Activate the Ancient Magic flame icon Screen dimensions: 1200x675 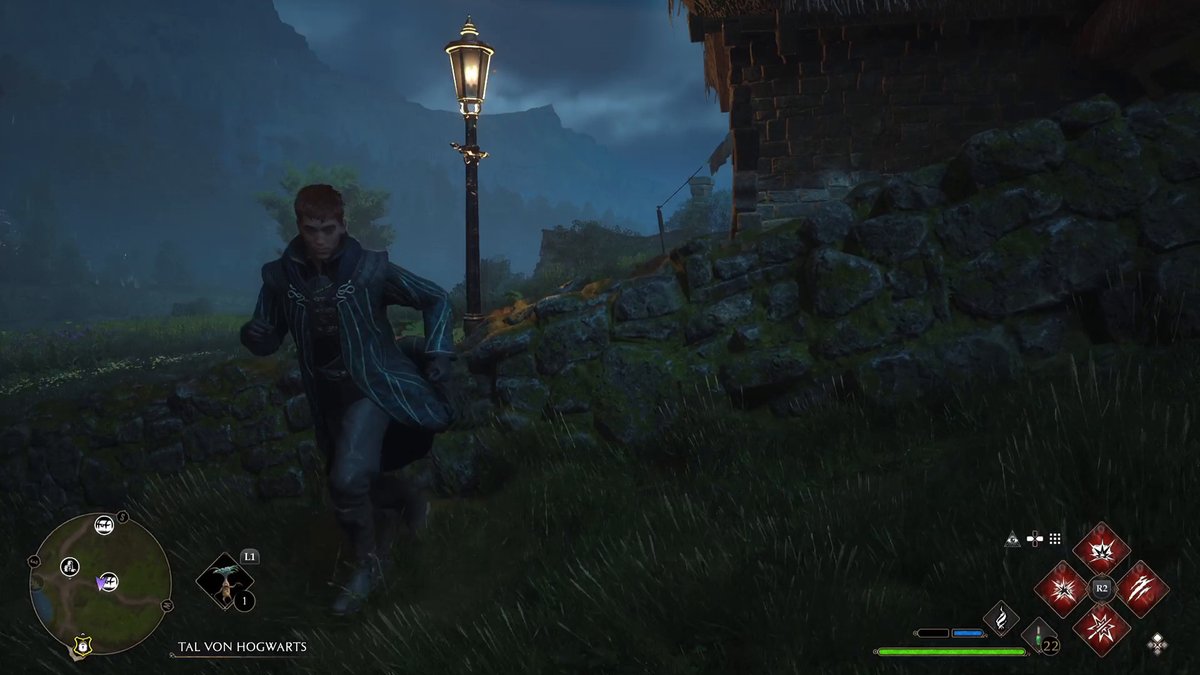(x=1001, y=617)
